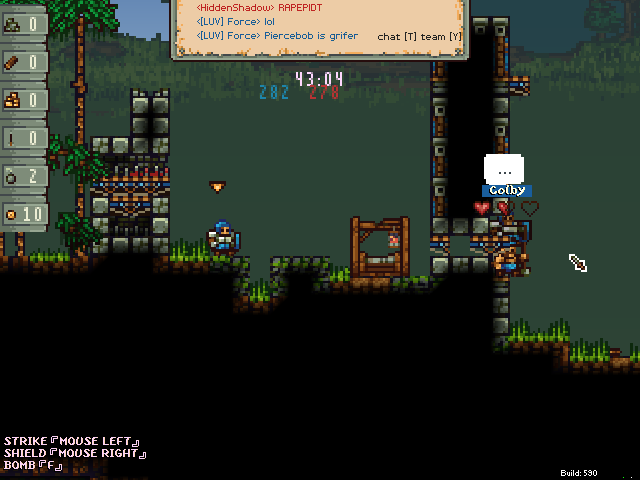This screenshot has width=640, height=480.
Task: Click the chat log panel
Action: coord(319,28)
